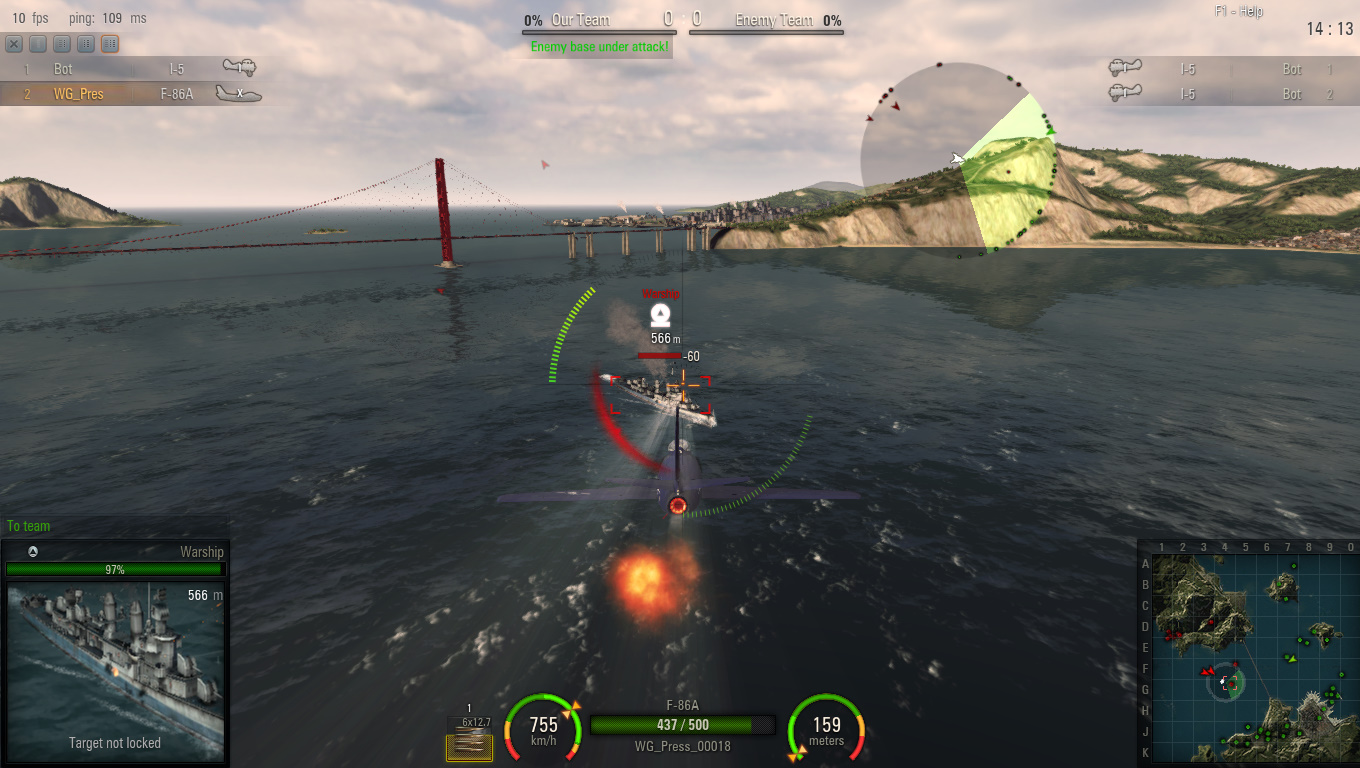Click the circular radar display
The width and height of the screenshot is (1360, 768).
point(958,160)
